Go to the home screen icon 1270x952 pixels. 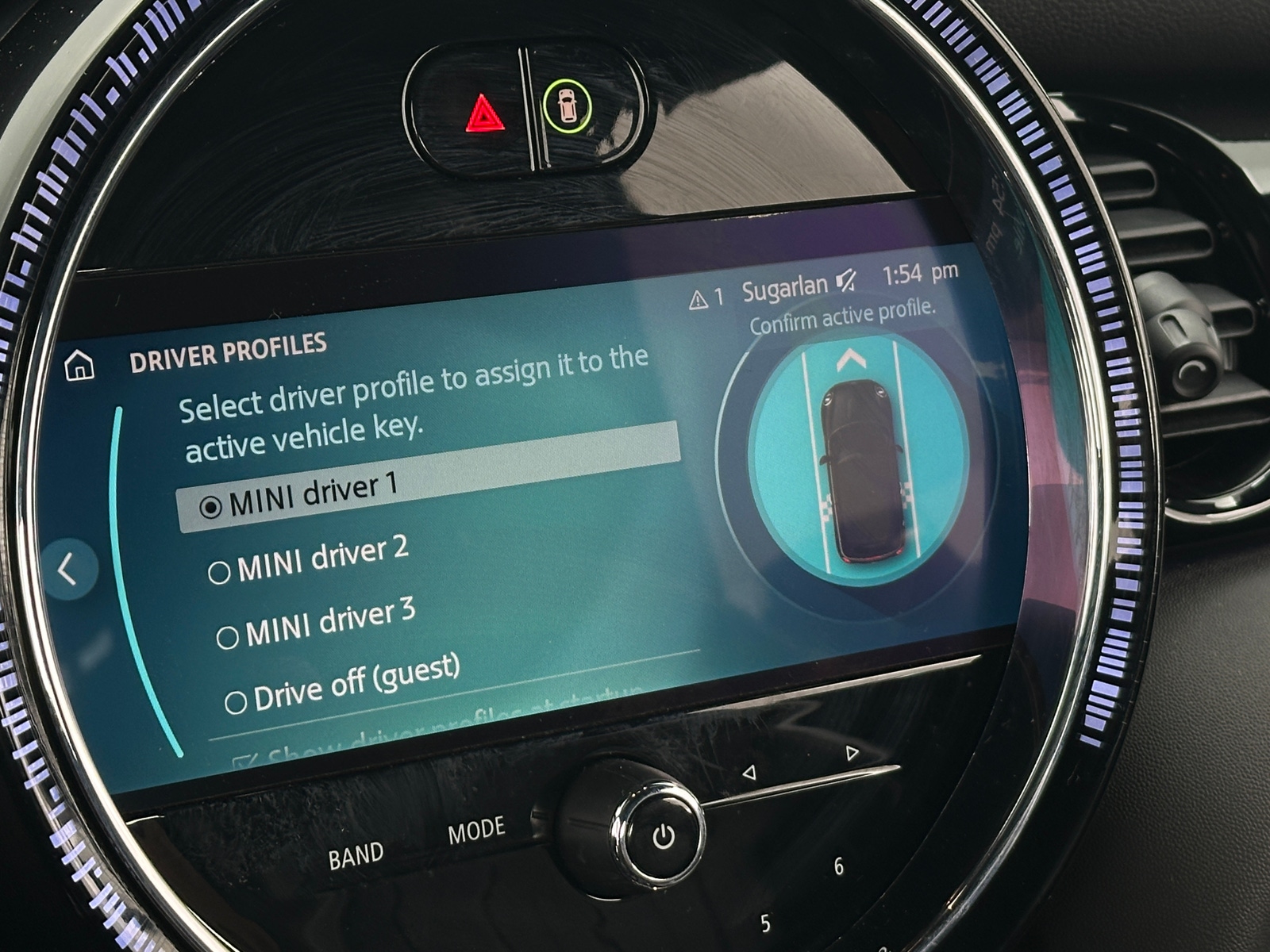79,367
